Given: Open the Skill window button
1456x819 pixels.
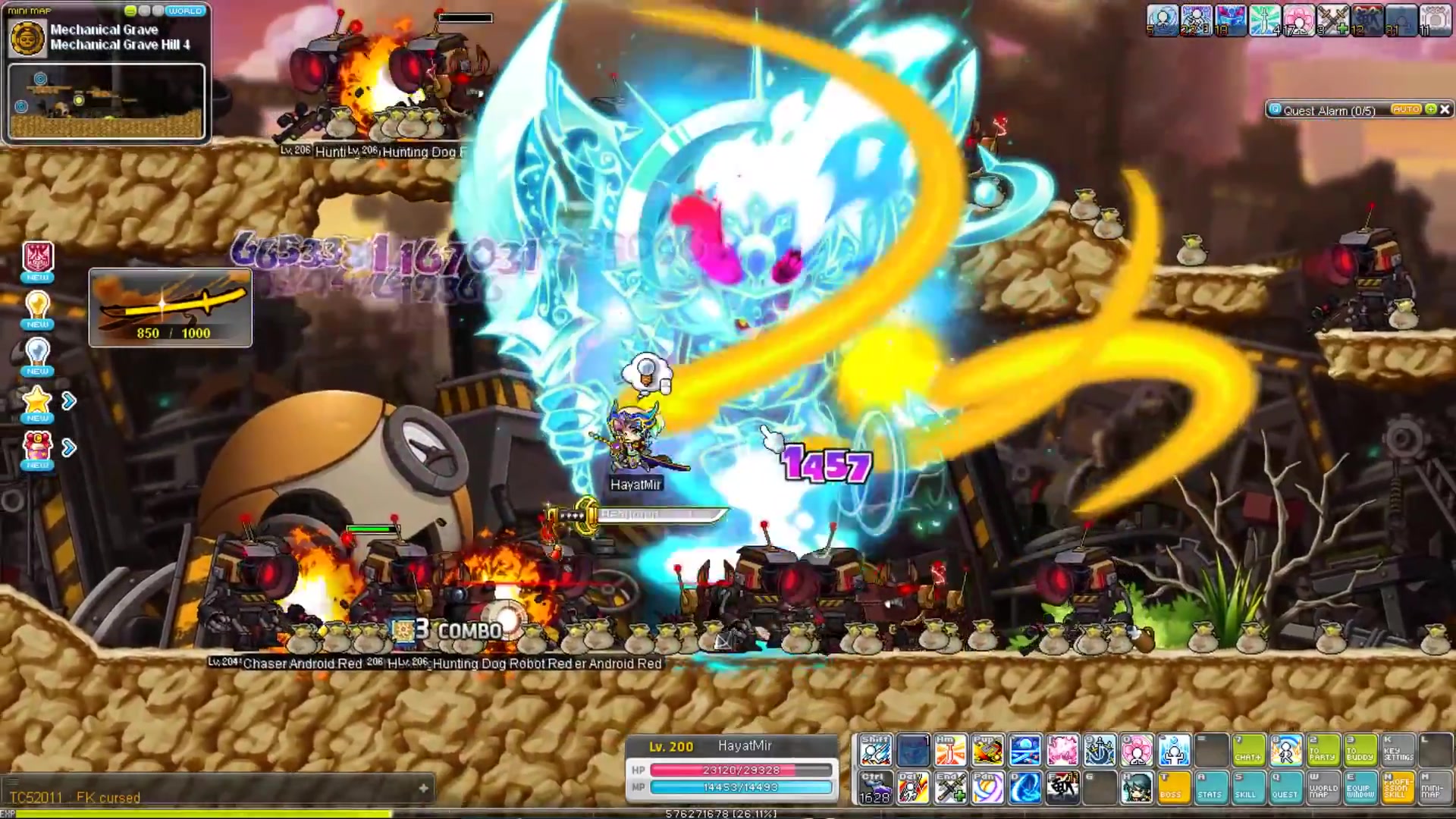Looking at the screenshot, I should point(1247,788).
